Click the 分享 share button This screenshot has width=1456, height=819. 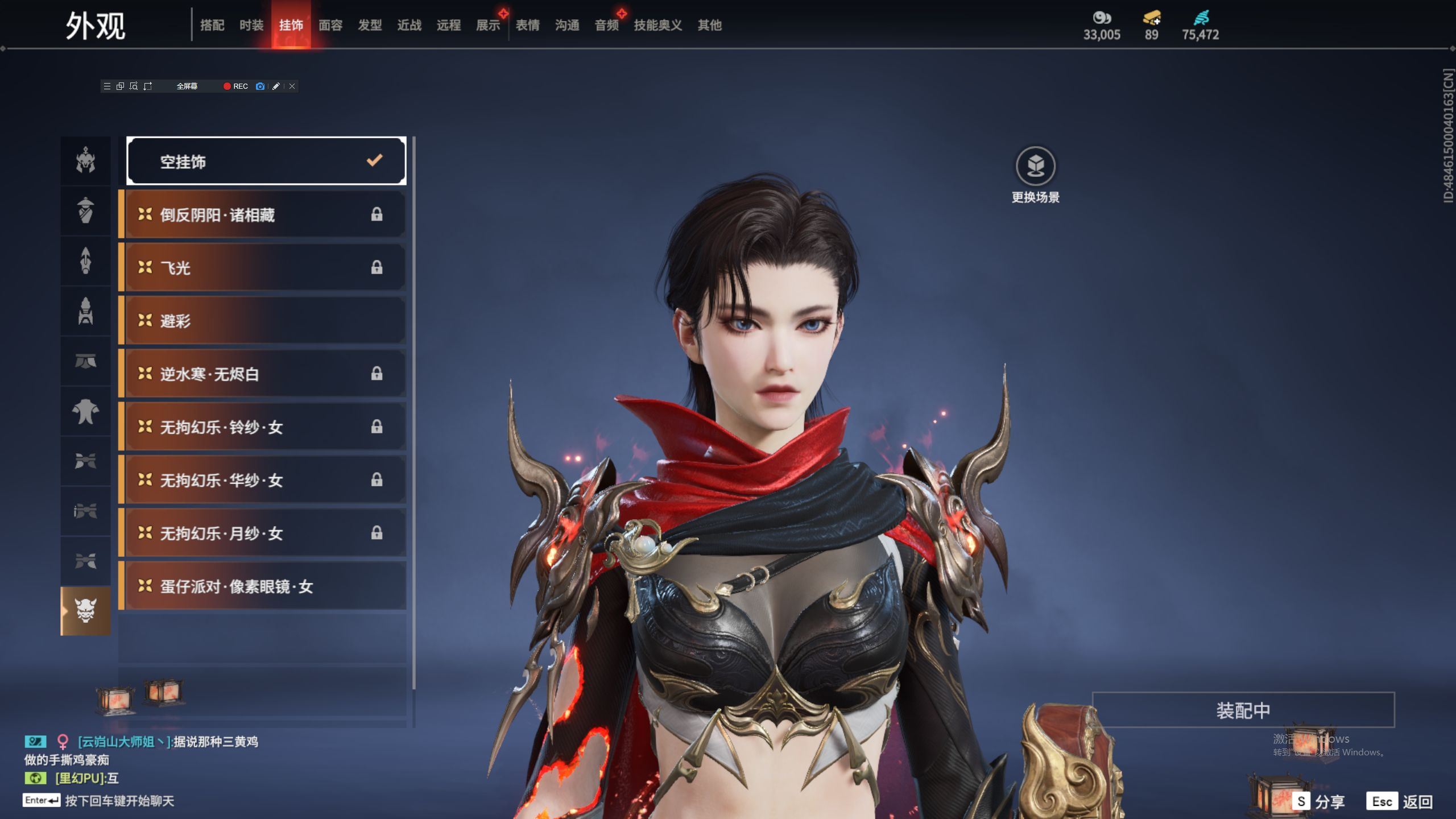[x=1319, y=801]
